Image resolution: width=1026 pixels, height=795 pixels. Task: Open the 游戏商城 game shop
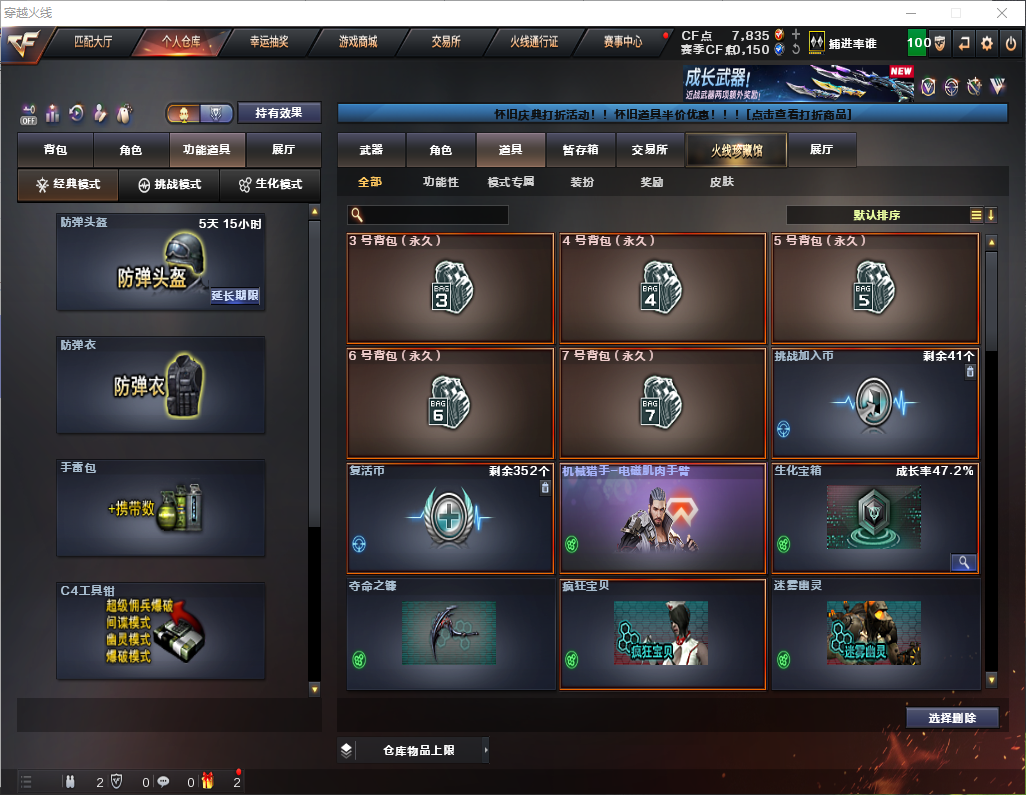pos(357,43)
